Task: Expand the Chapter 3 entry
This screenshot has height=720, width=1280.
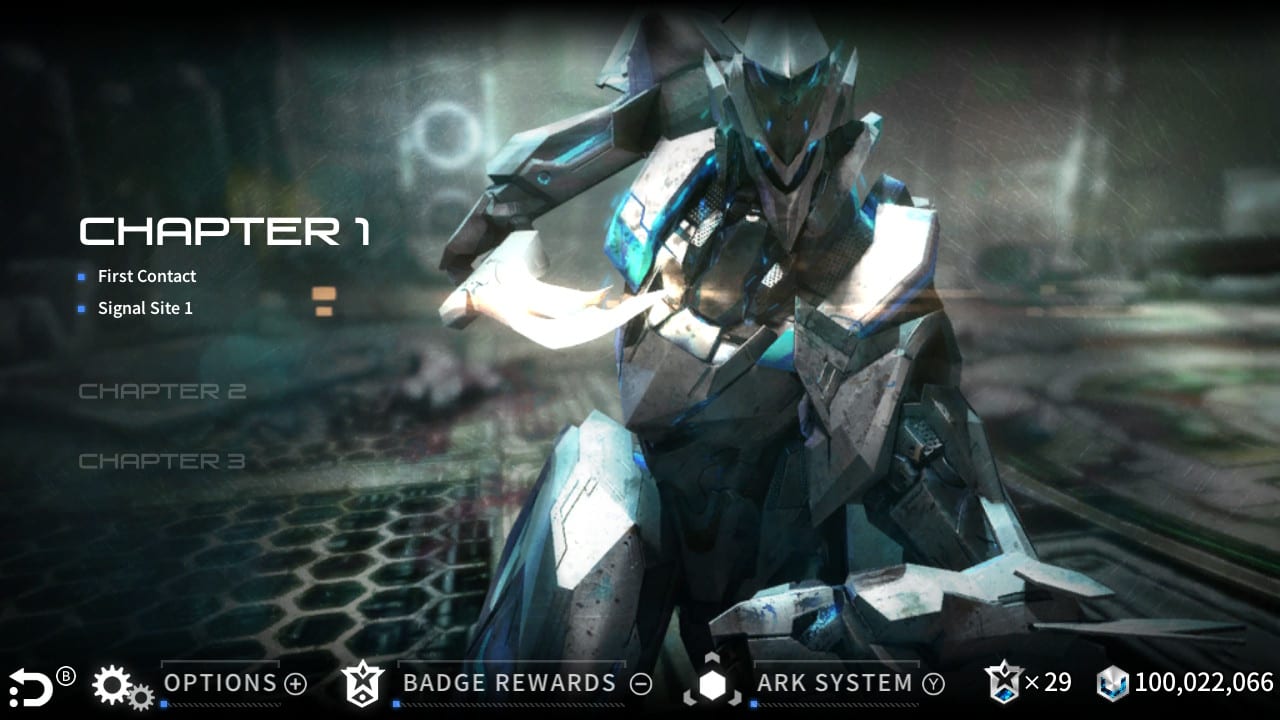Action: (x=163, y=461)
